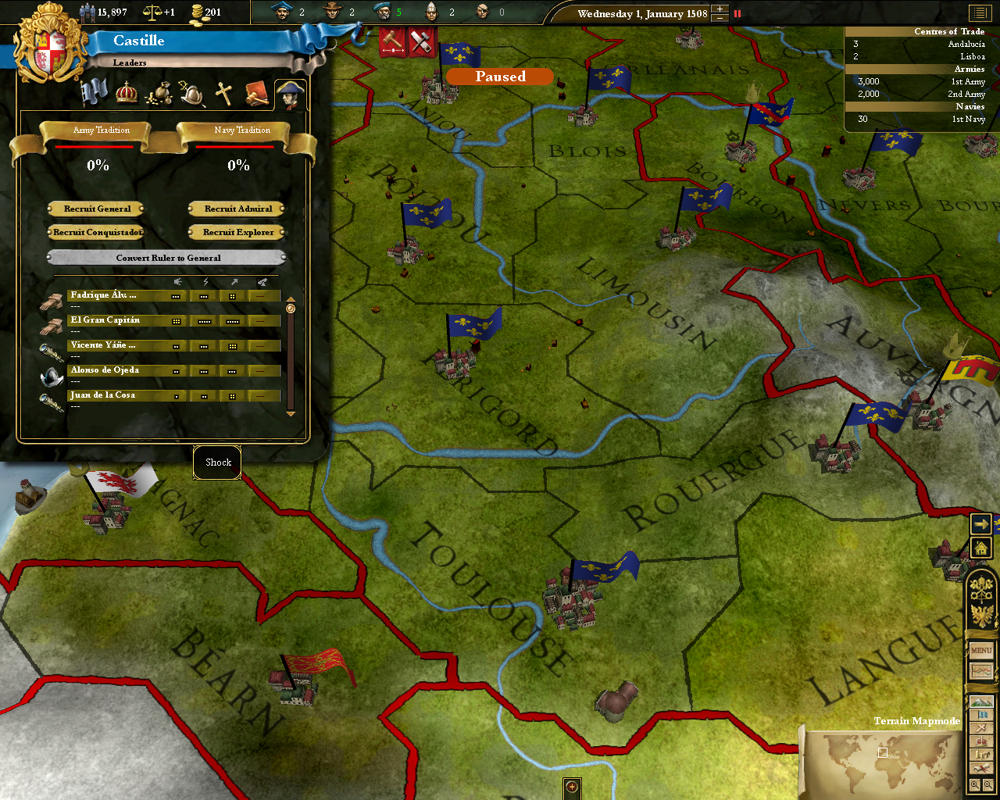1000x800 pixels.
Task: Open the flag overview tab
Action: [94, 93]
